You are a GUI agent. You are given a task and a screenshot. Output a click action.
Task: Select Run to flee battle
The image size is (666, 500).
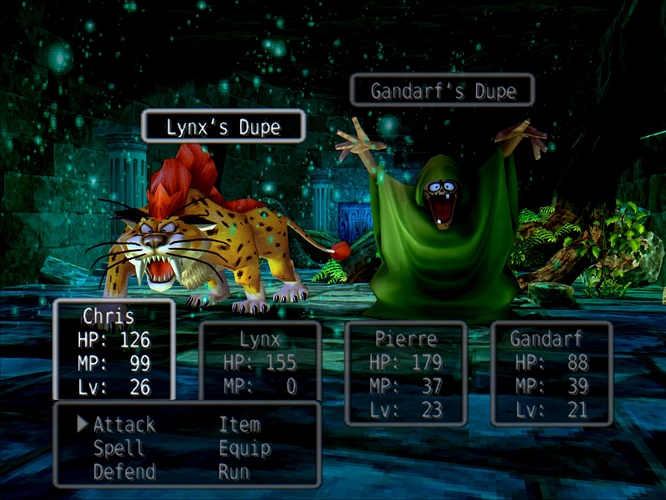[x=233, y=471]
